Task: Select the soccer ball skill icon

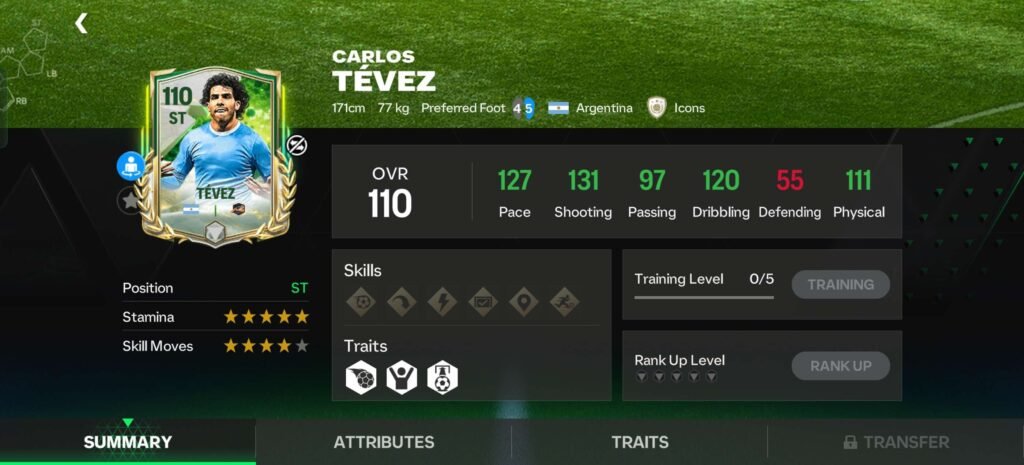Action: click(360, 302)
